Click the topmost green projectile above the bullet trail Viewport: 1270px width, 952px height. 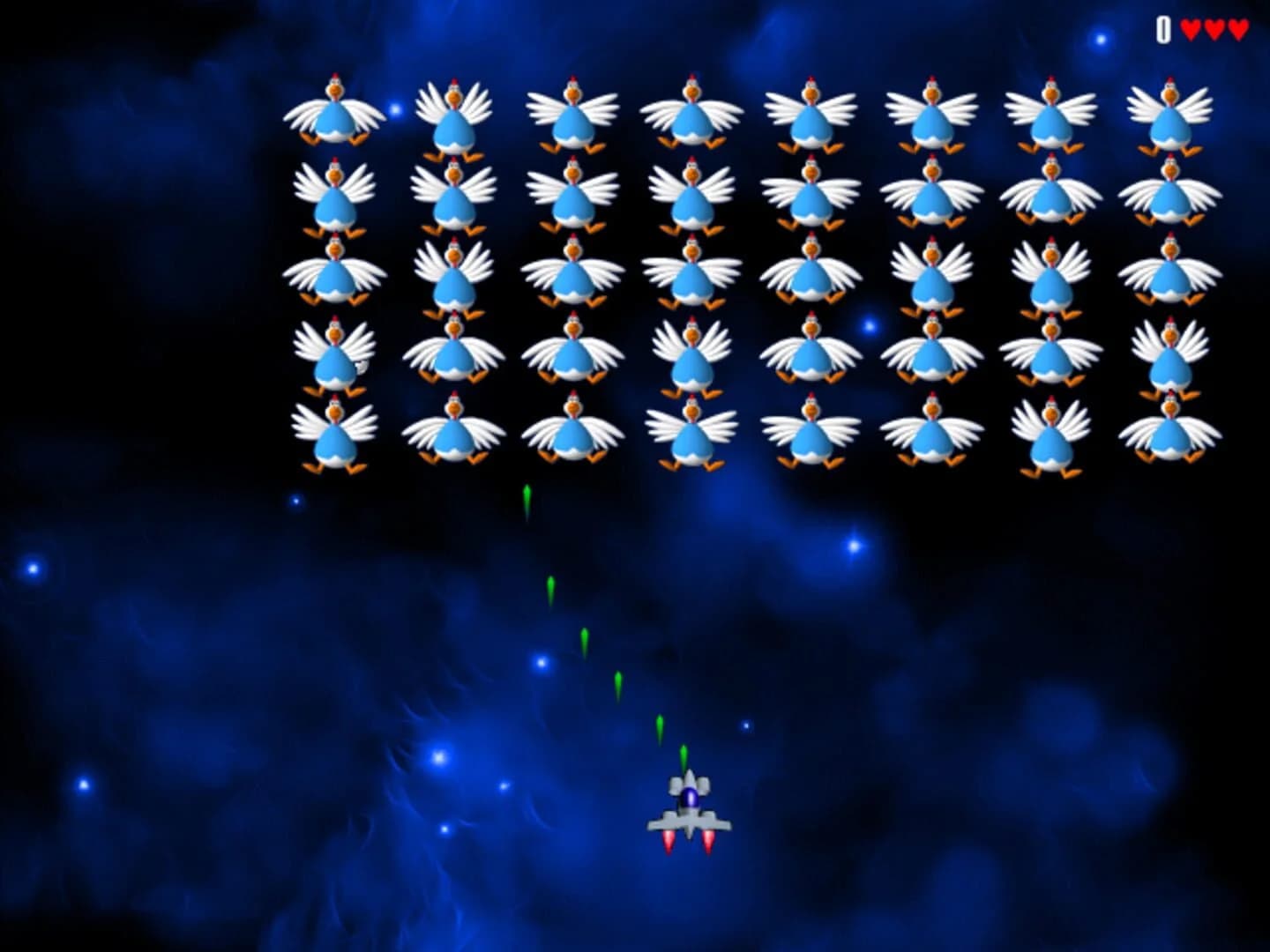[x=527, y=498]
